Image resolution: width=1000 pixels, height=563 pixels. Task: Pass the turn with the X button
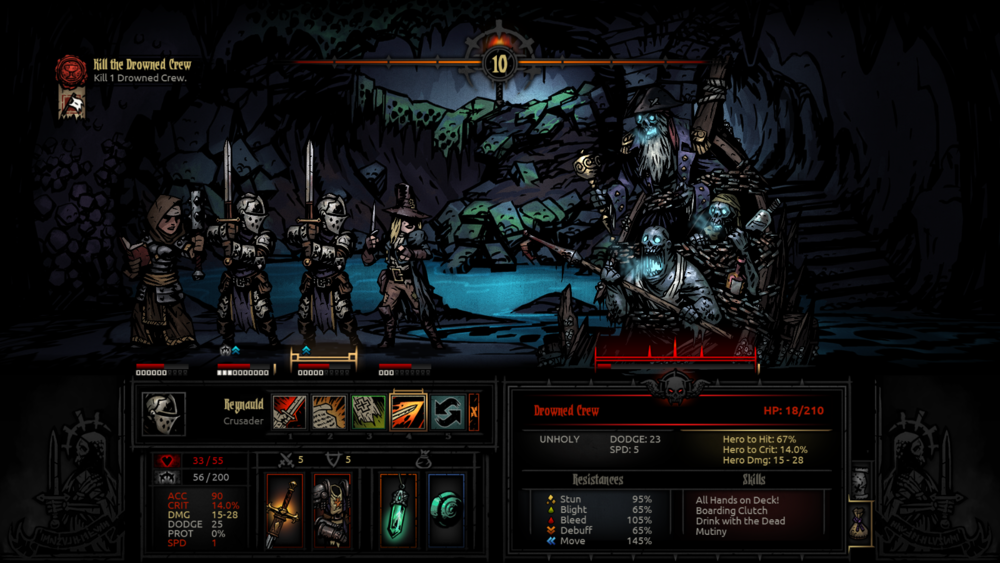(x=474, y=412)
